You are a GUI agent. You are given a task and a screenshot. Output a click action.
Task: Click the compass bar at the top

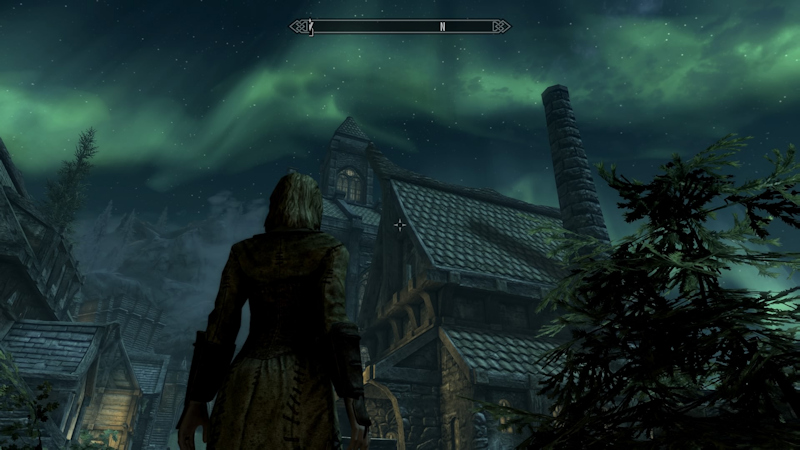click(400, 26)
